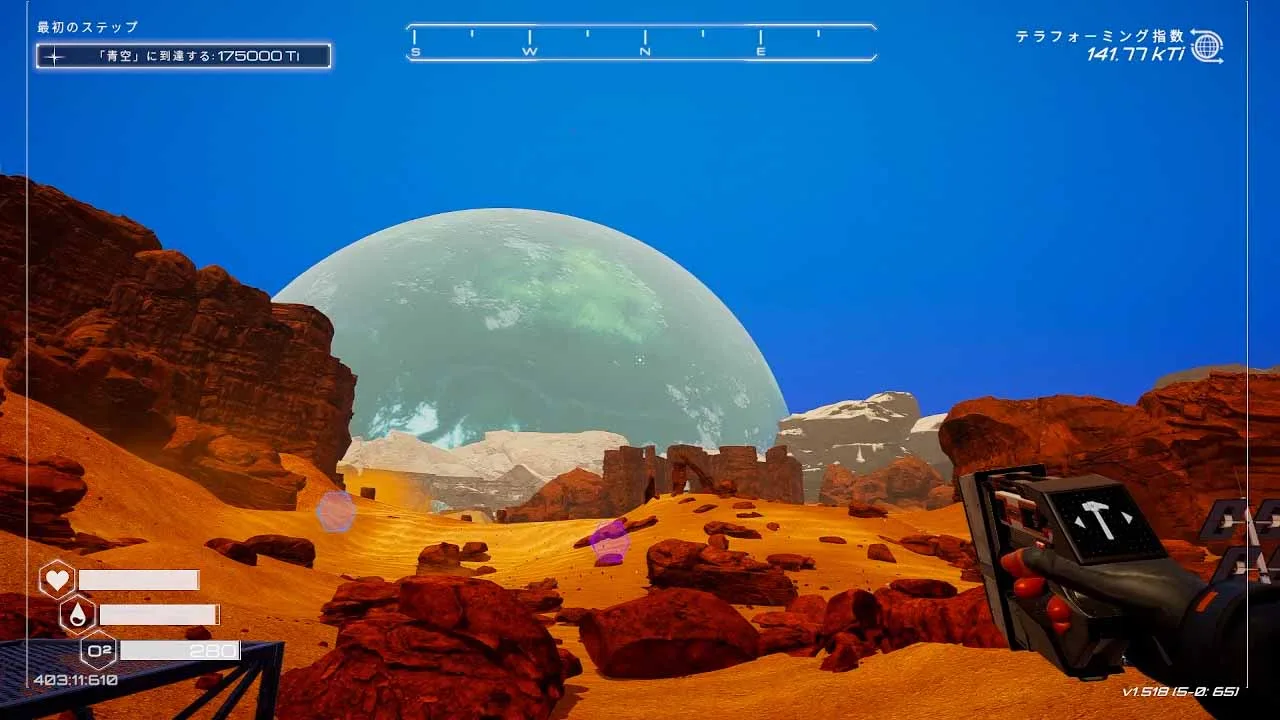Click the O2 oxygen icon
Viewport: 1280px width, 720px height.
pos(98,650)
